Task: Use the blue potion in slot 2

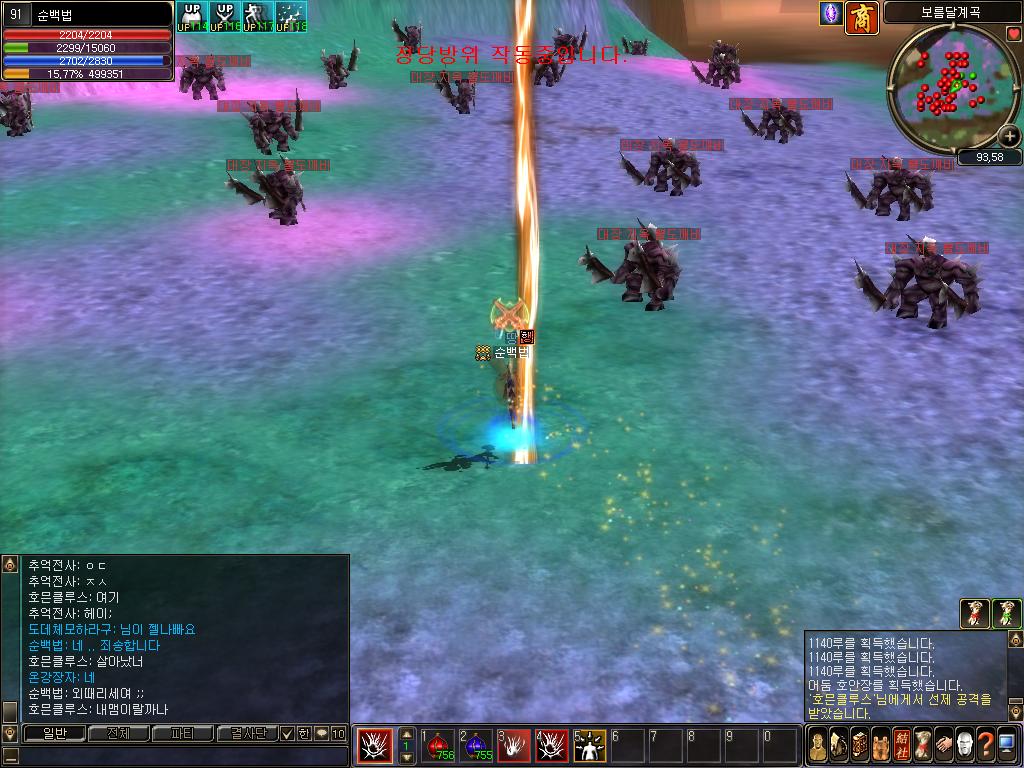Action: click(x=477, y=745)
